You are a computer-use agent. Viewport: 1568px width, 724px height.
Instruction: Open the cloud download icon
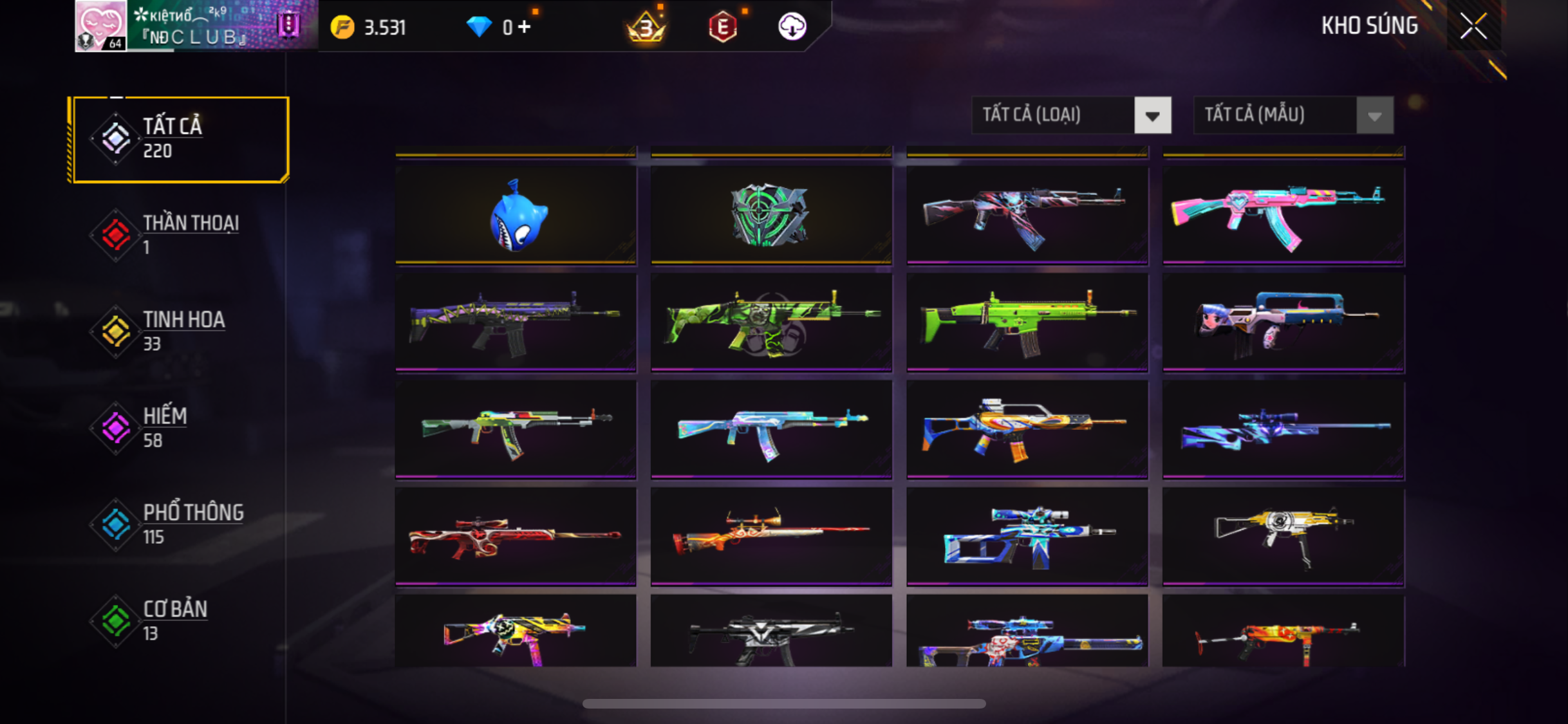792,27
